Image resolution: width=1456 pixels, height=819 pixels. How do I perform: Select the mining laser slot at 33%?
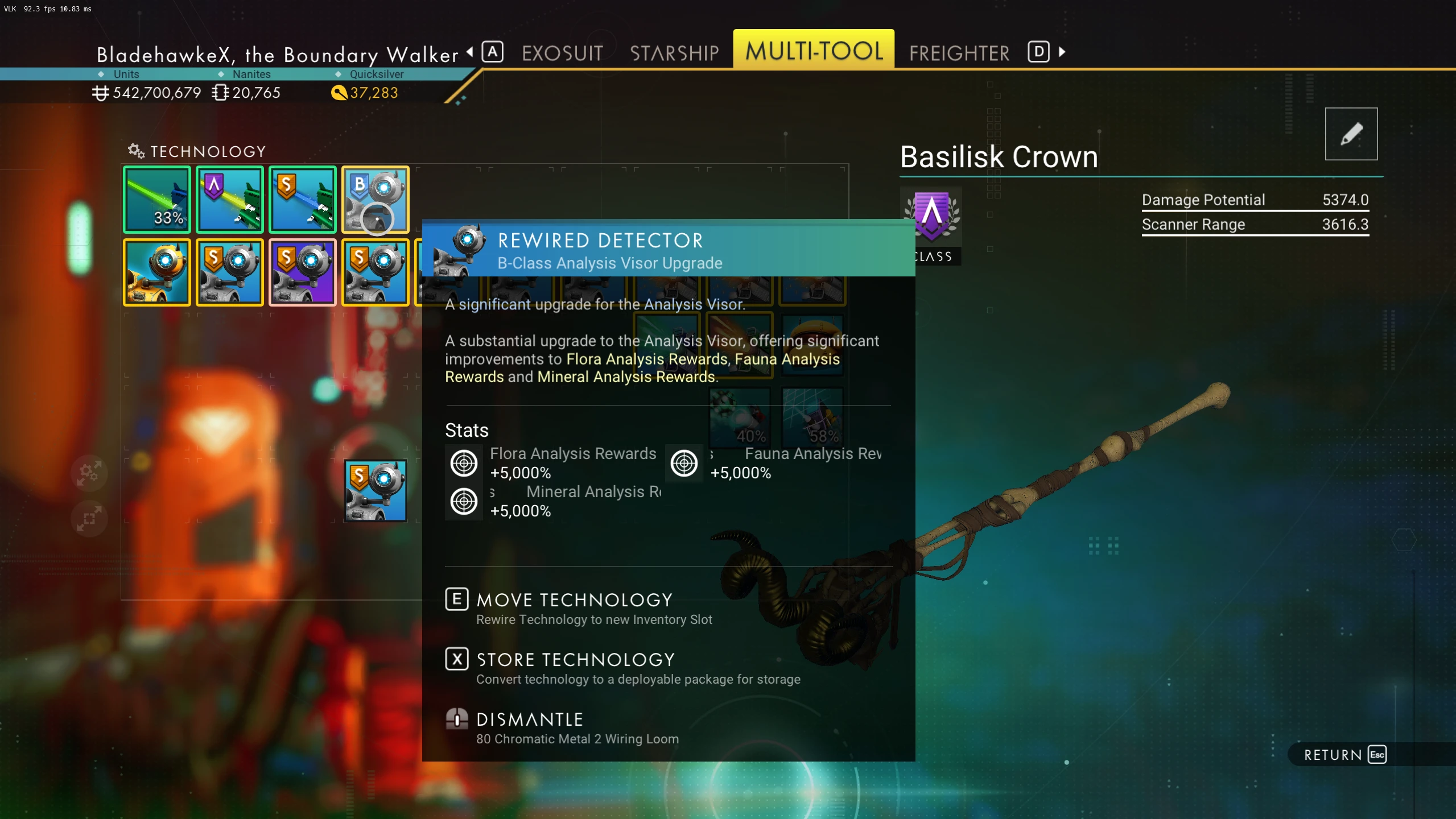click(x=157, y=200)
